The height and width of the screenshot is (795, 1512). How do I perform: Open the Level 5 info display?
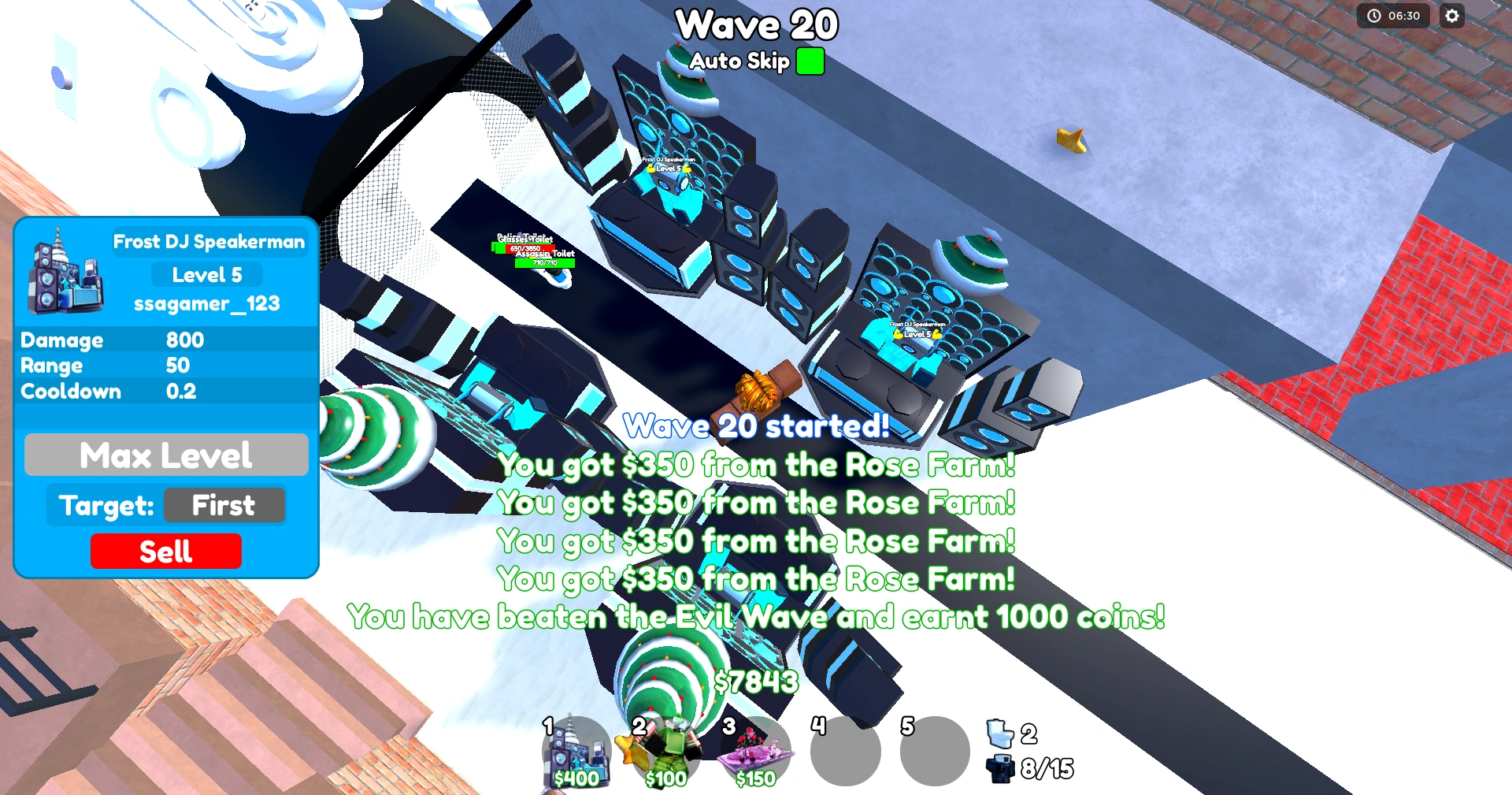click(x=207, y=273)
